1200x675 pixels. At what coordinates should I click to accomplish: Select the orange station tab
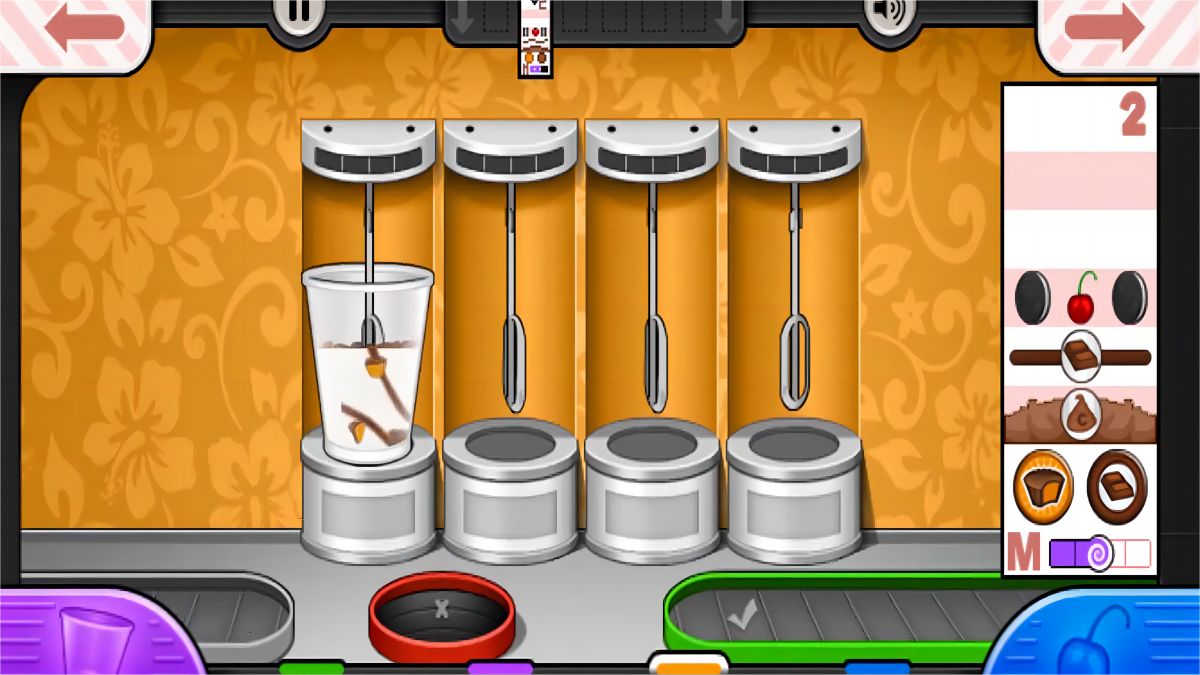tap(688, 664)
